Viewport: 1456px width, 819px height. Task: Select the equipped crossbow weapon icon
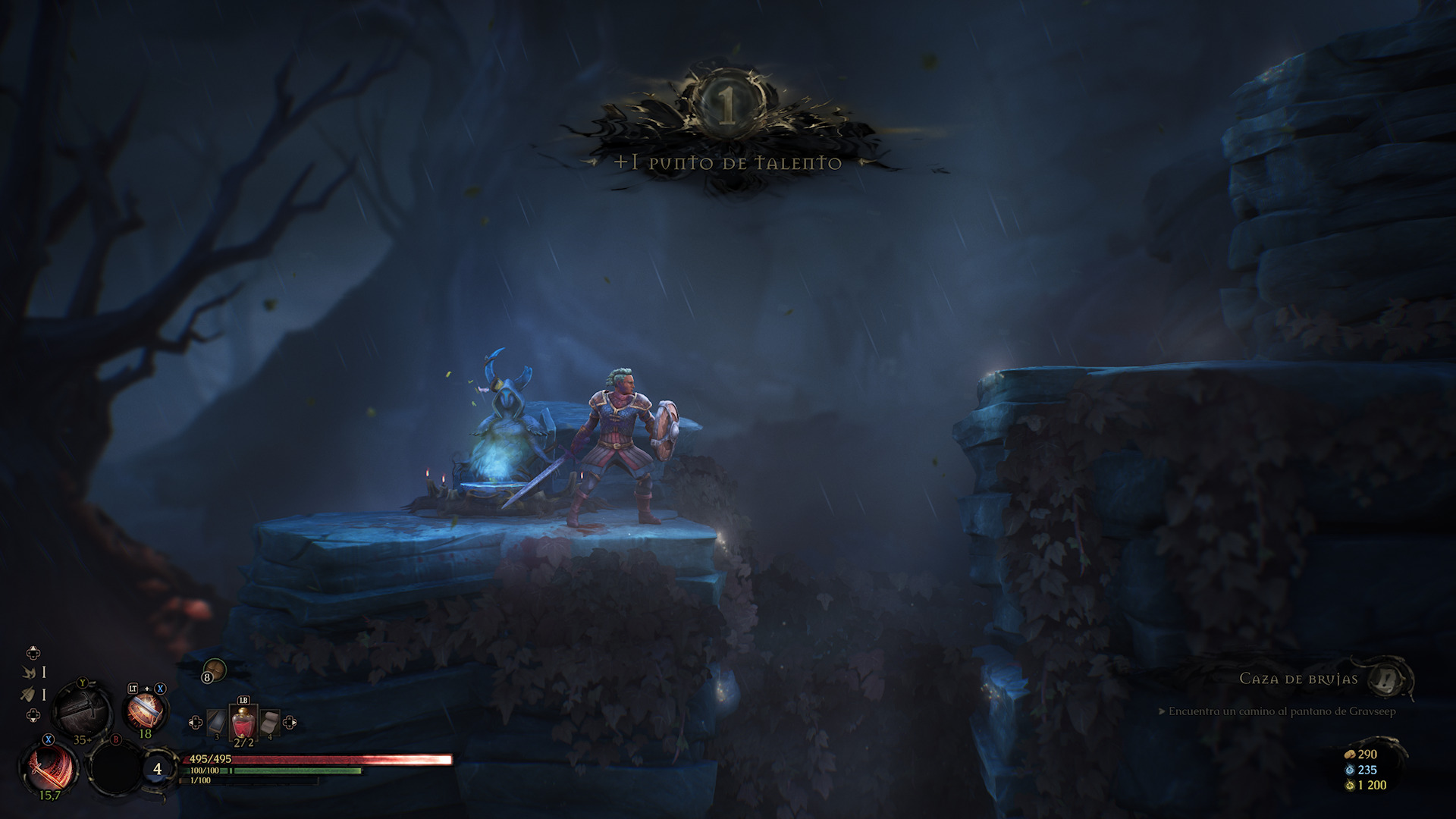pyautogui.click(x=82, y=711)
